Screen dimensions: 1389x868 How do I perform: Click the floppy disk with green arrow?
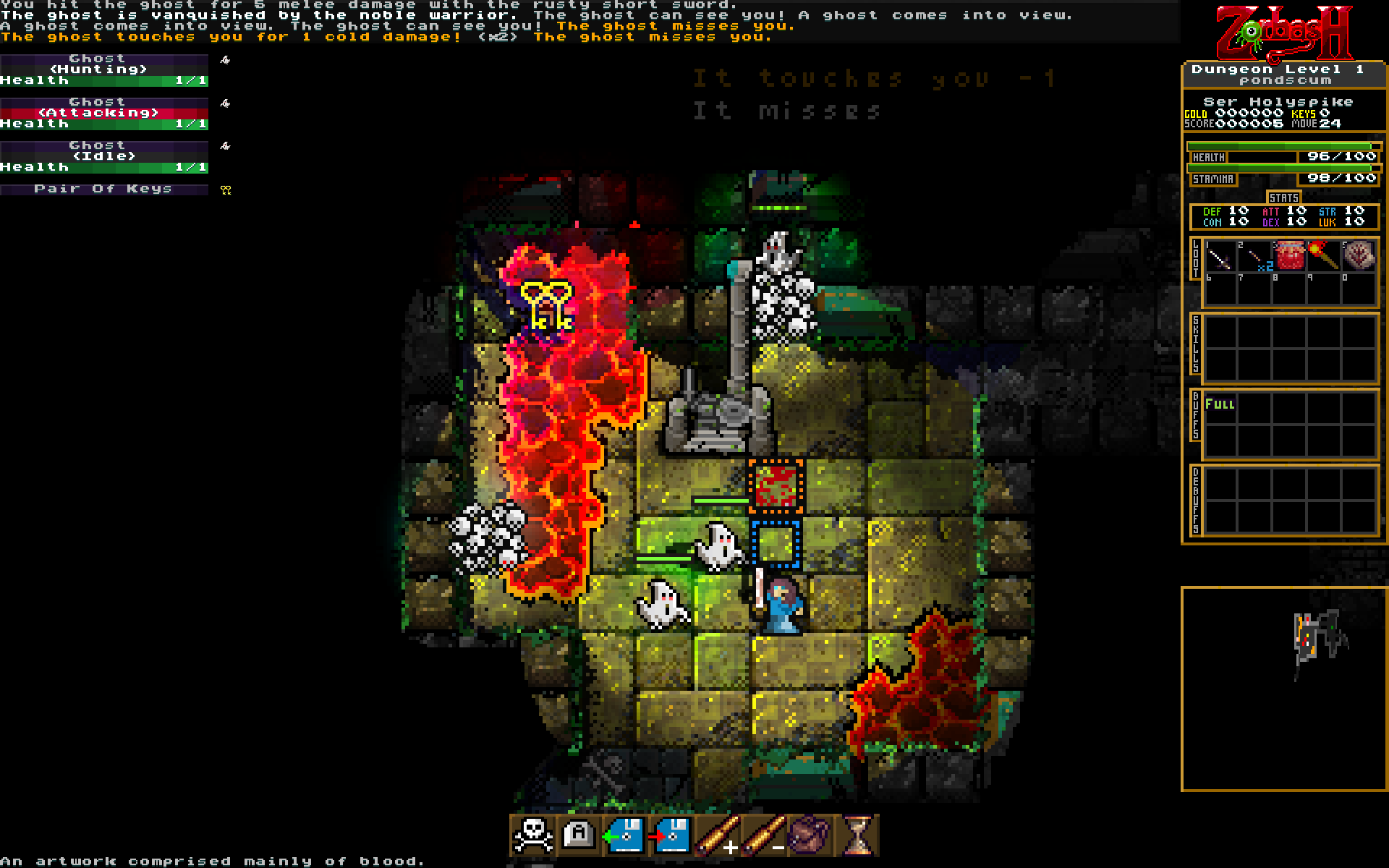(625, 835)
